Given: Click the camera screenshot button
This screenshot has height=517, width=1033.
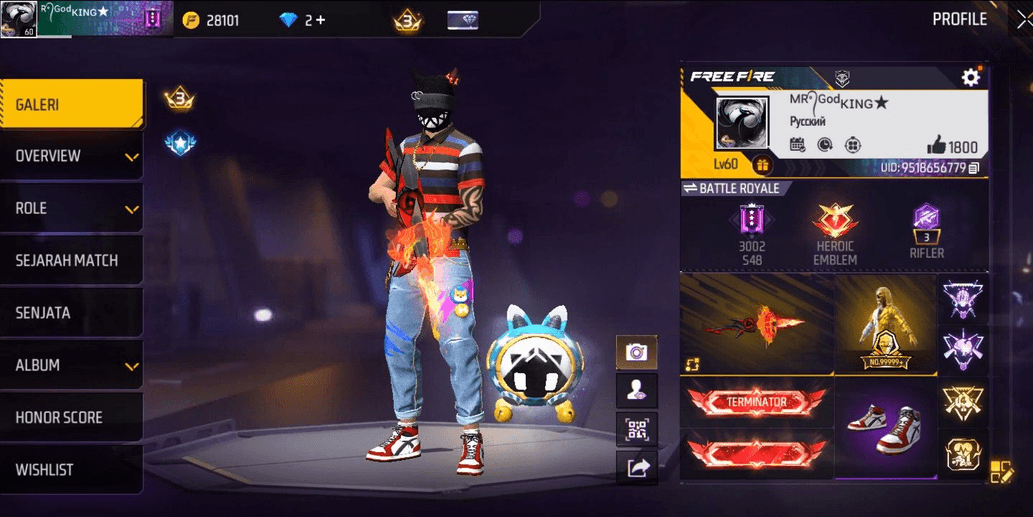Looking at the screenshot, I should tap(636, 352).
